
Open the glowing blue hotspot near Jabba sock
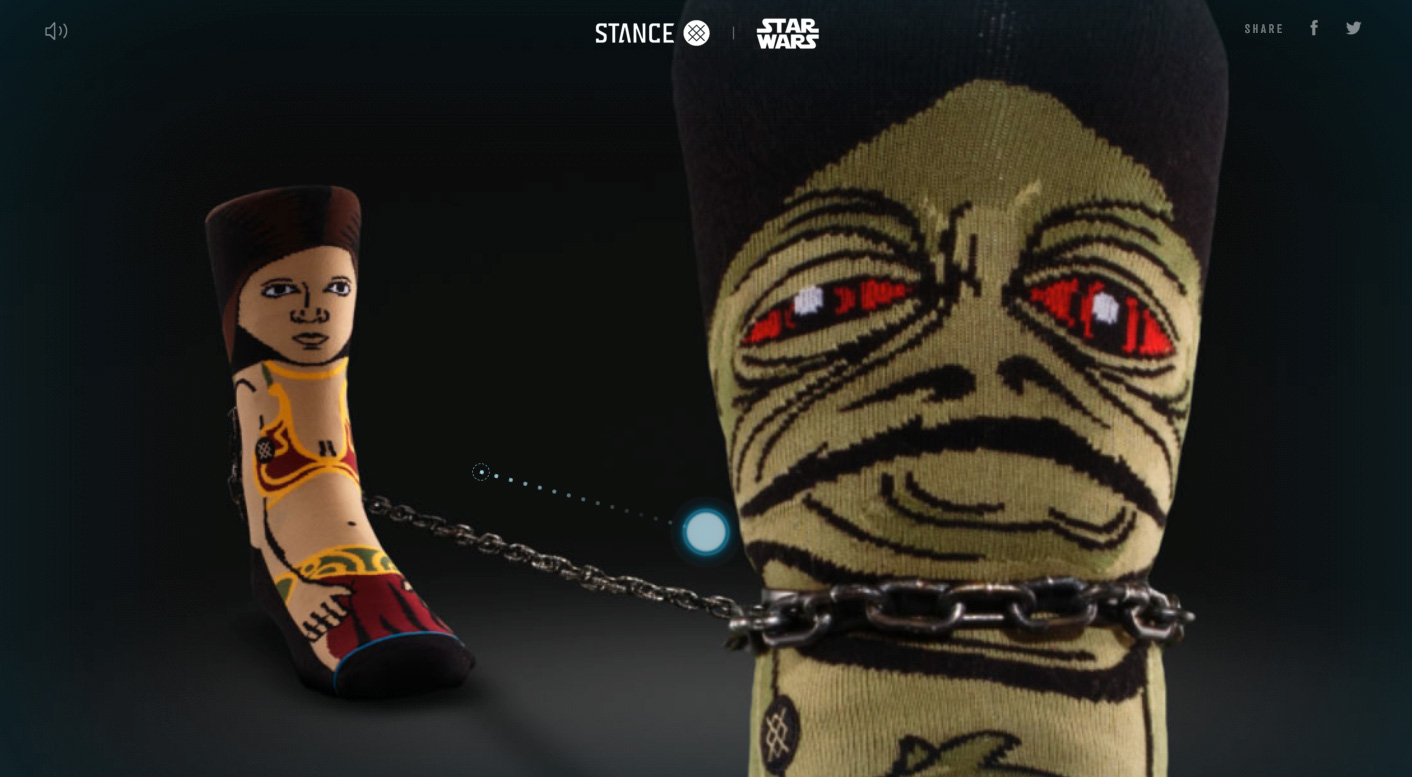click(706, 531)
